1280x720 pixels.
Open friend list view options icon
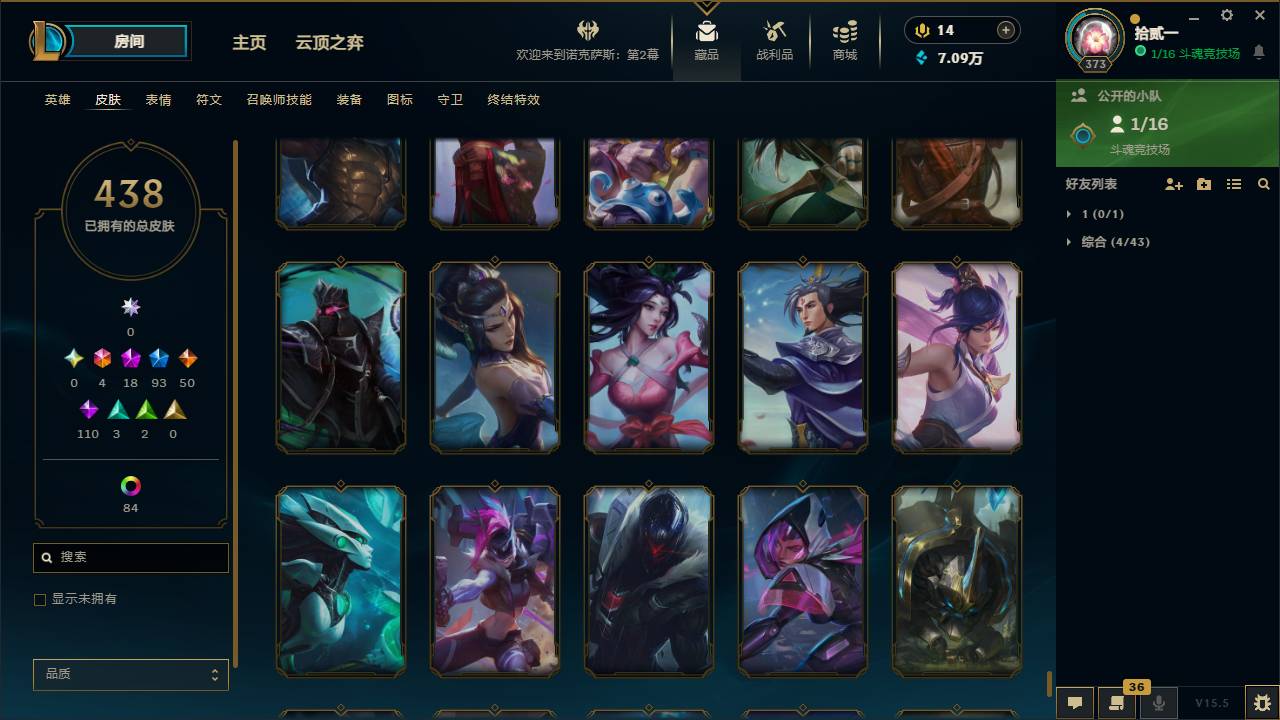pyautogui.click(x=1234, y=184)
